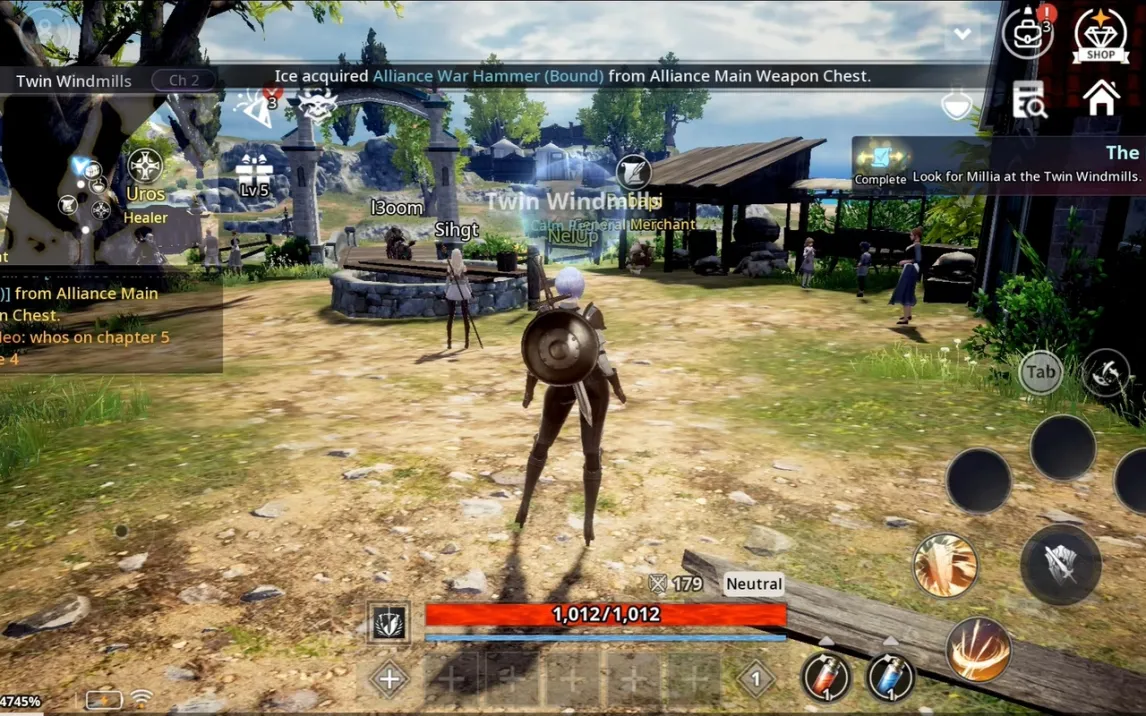Tap the white house home icon

click(x=1101, y=99)
